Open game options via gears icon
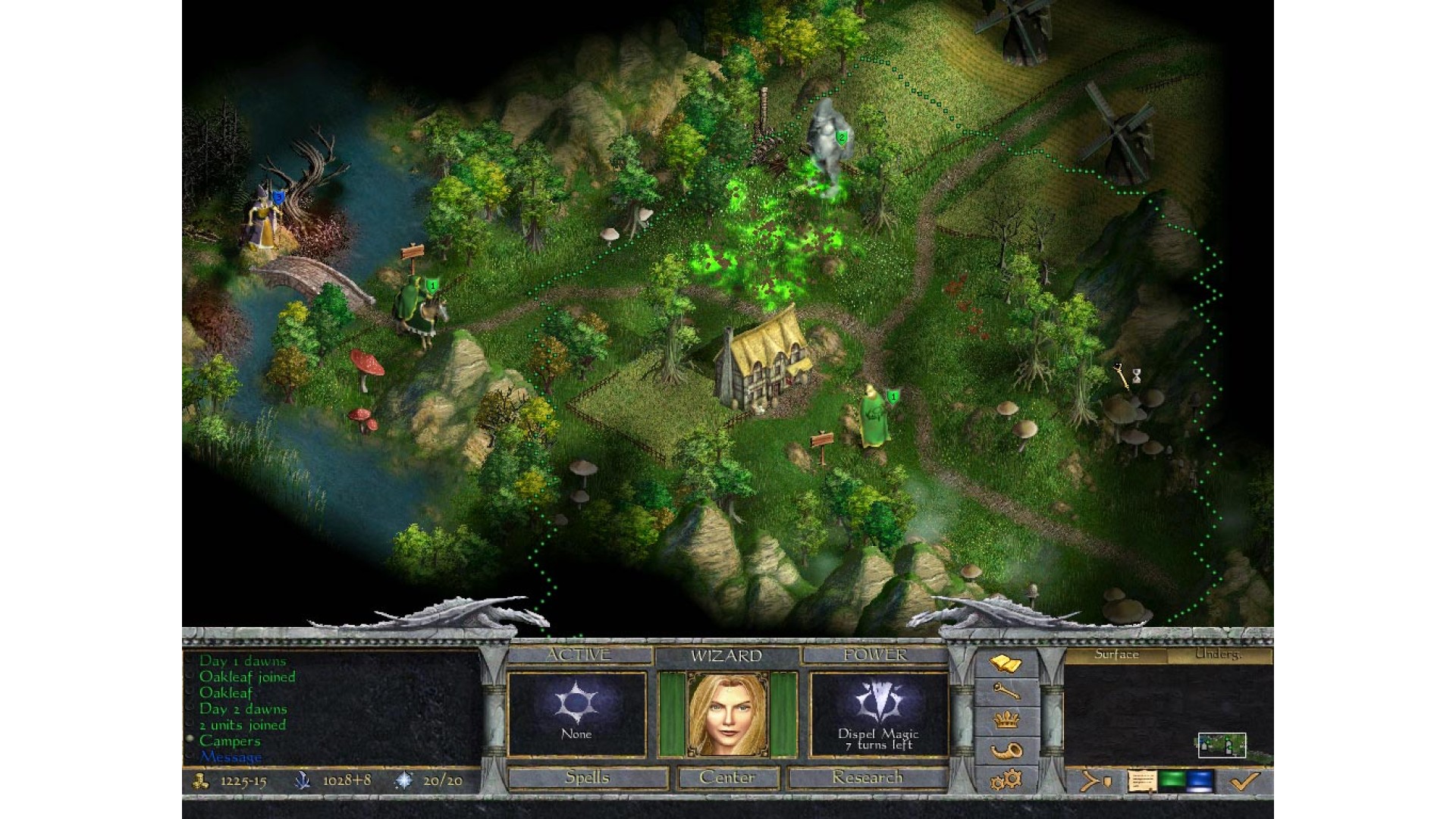 click(x=1006, y=779)
